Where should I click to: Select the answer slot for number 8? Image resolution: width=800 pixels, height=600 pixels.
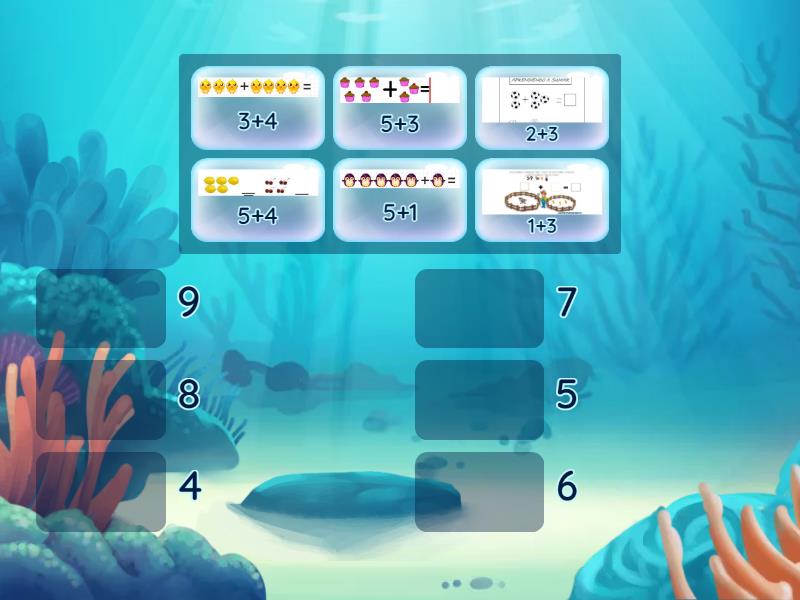[101, 400]
